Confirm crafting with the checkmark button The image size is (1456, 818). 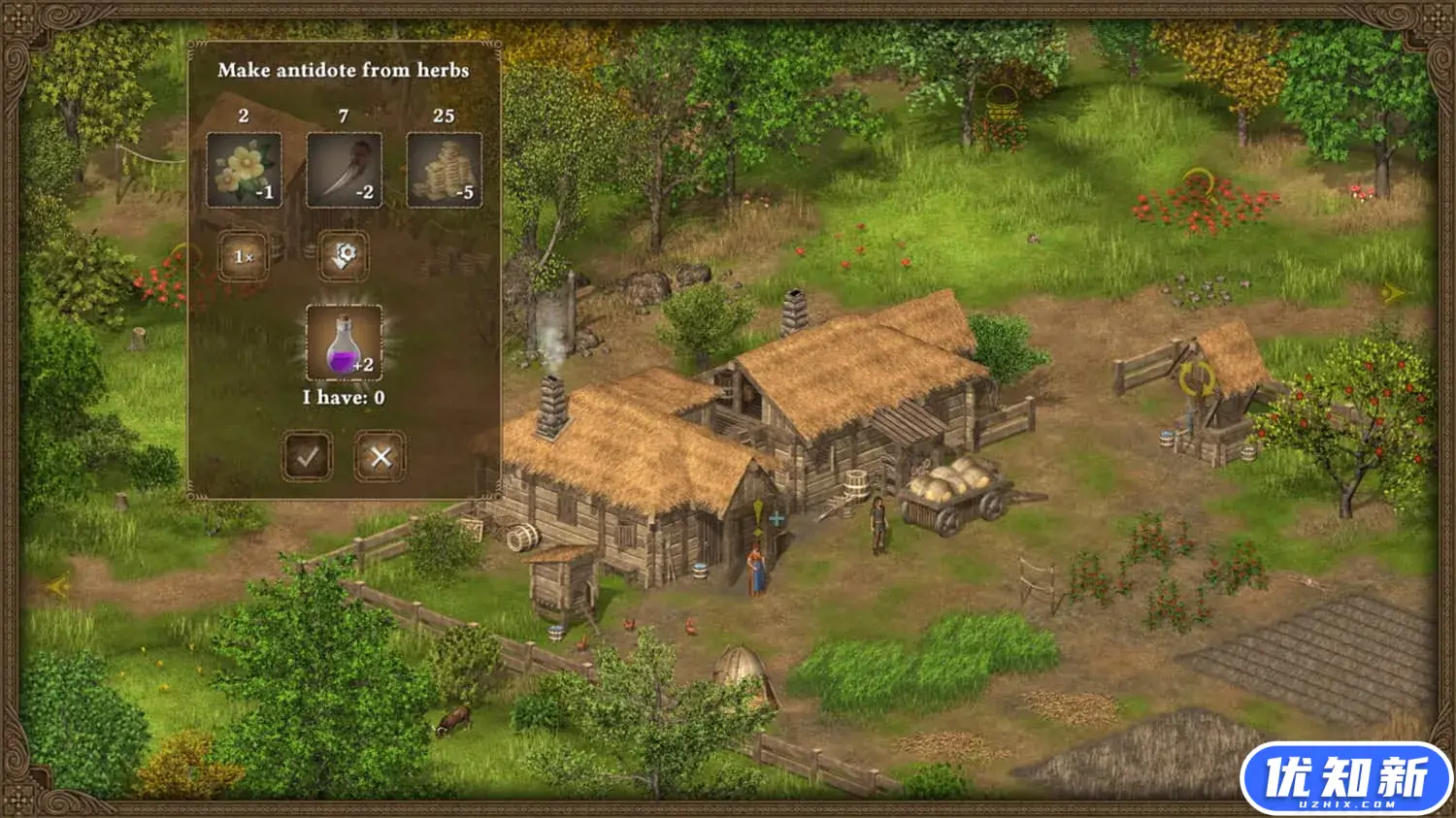[x=308, y=457]
